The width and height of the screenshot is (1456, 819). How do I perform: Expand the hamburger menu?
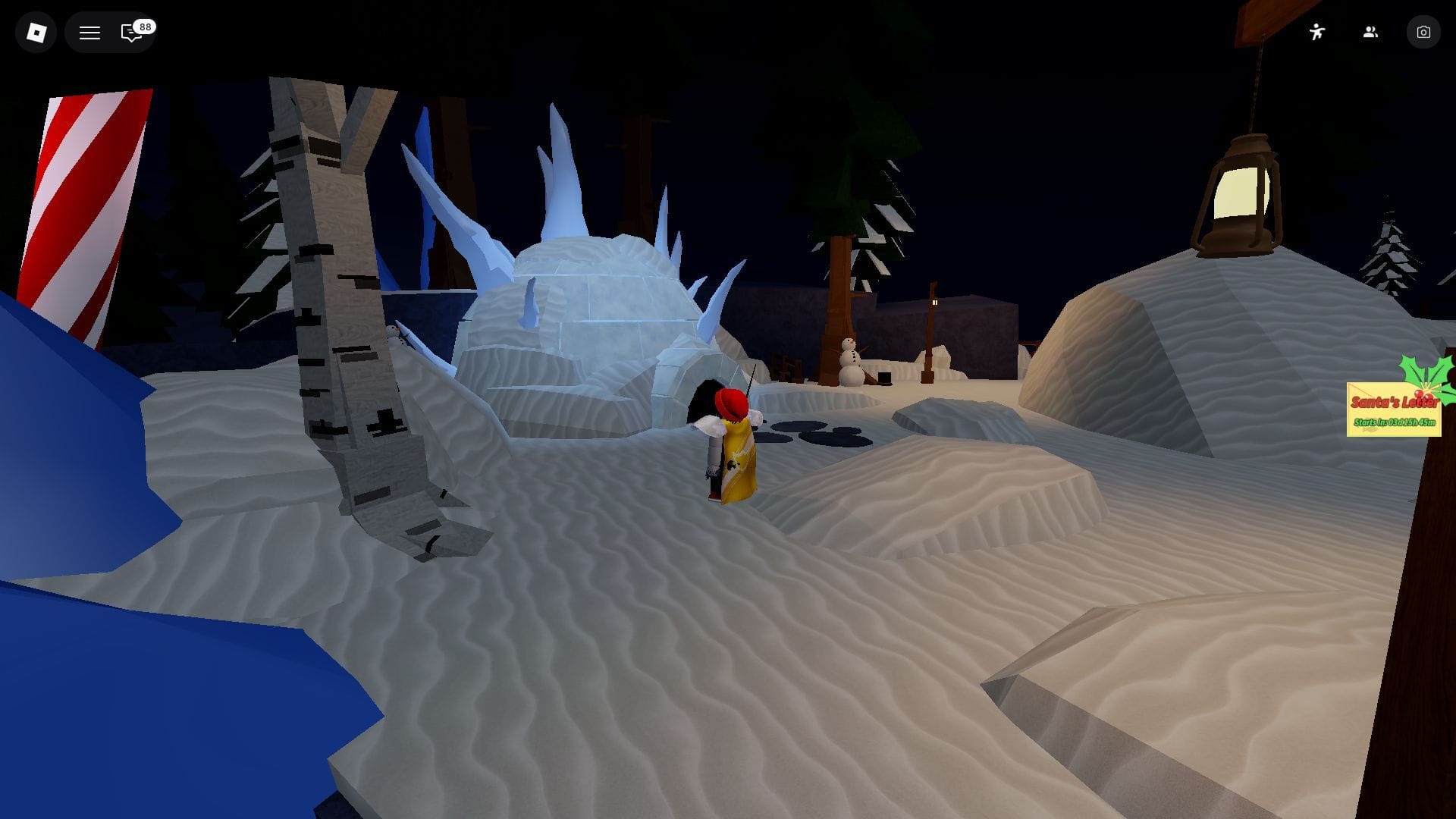click(89, 32)
